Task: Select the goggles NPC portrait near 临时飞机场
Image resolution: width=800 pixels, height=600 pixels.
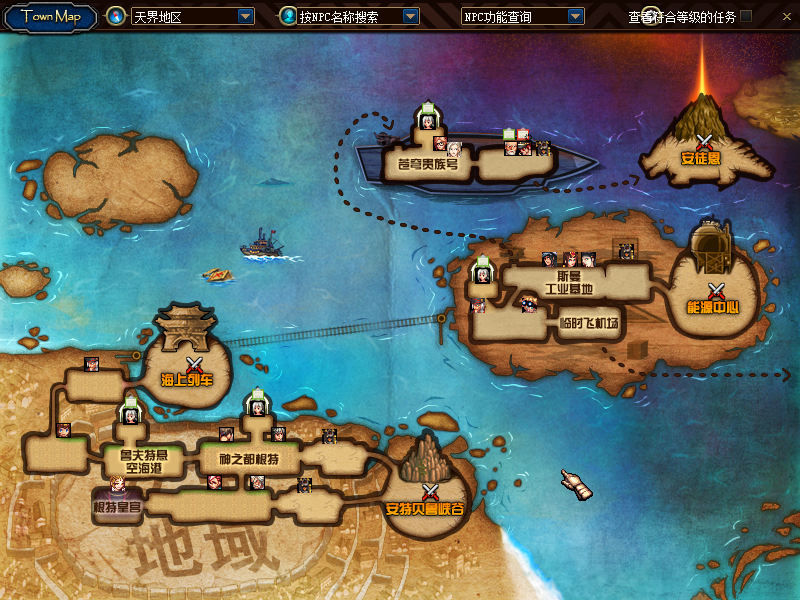Action: click(x=527, y=304)
